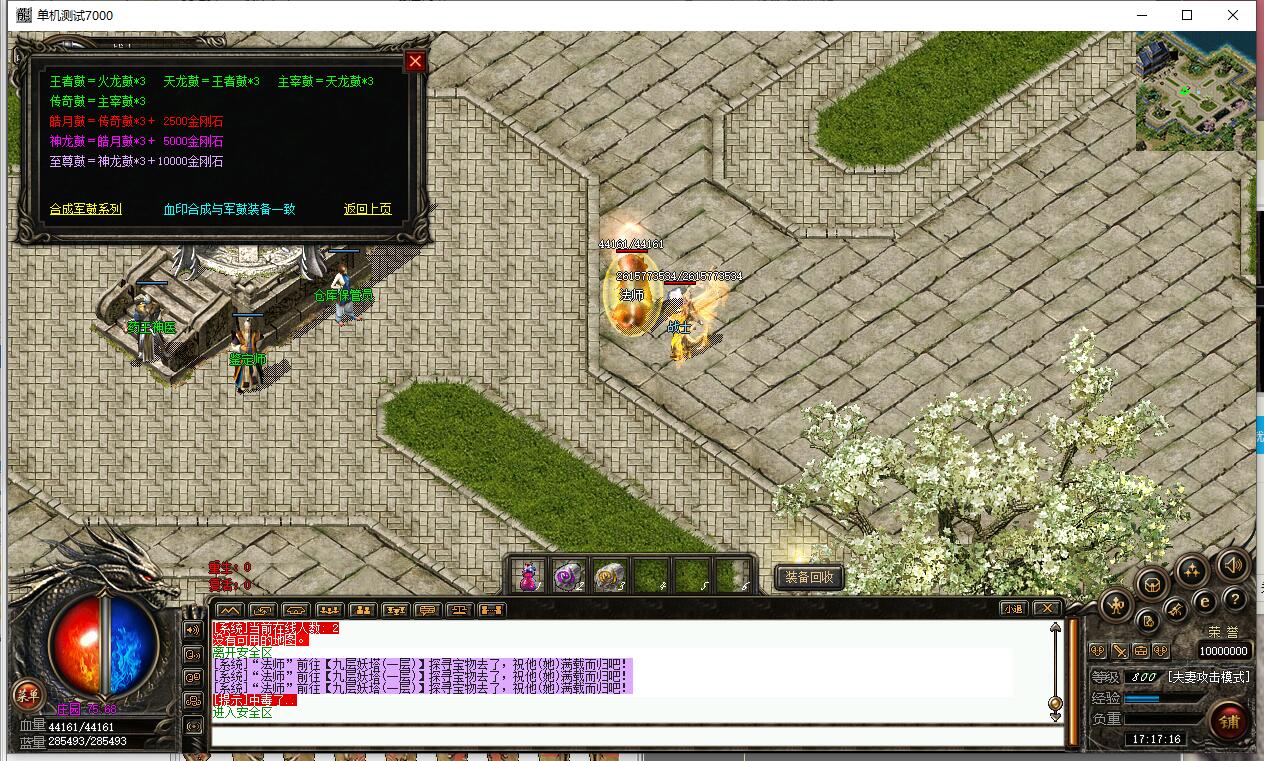This screenshot has height=761, width=1264.
Task: Open the minimap in the corner
Action: coord(1195,91)
